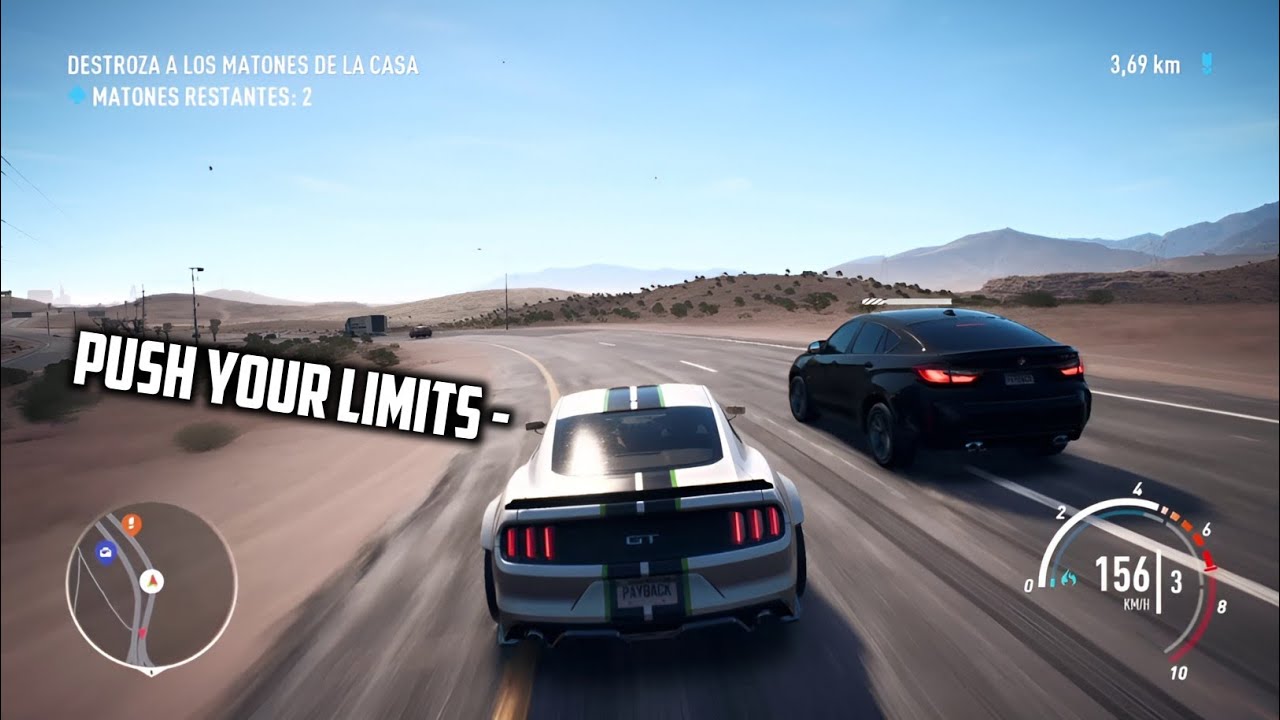Screen dimensions: 1280x720
Task: Click the small pointer notch below the minimap circle
Action: click(x=151, y=673)
